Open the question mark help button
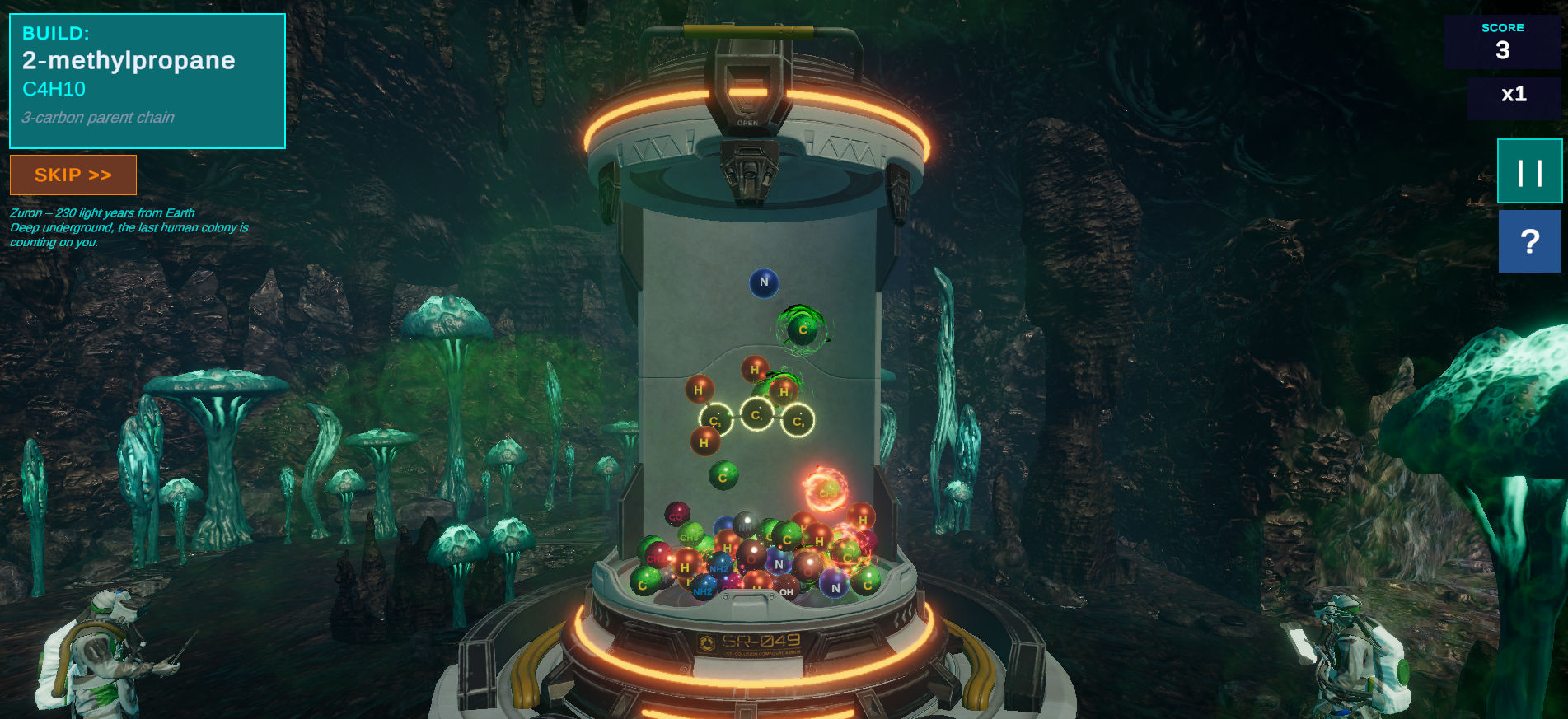 point(1529,241)
